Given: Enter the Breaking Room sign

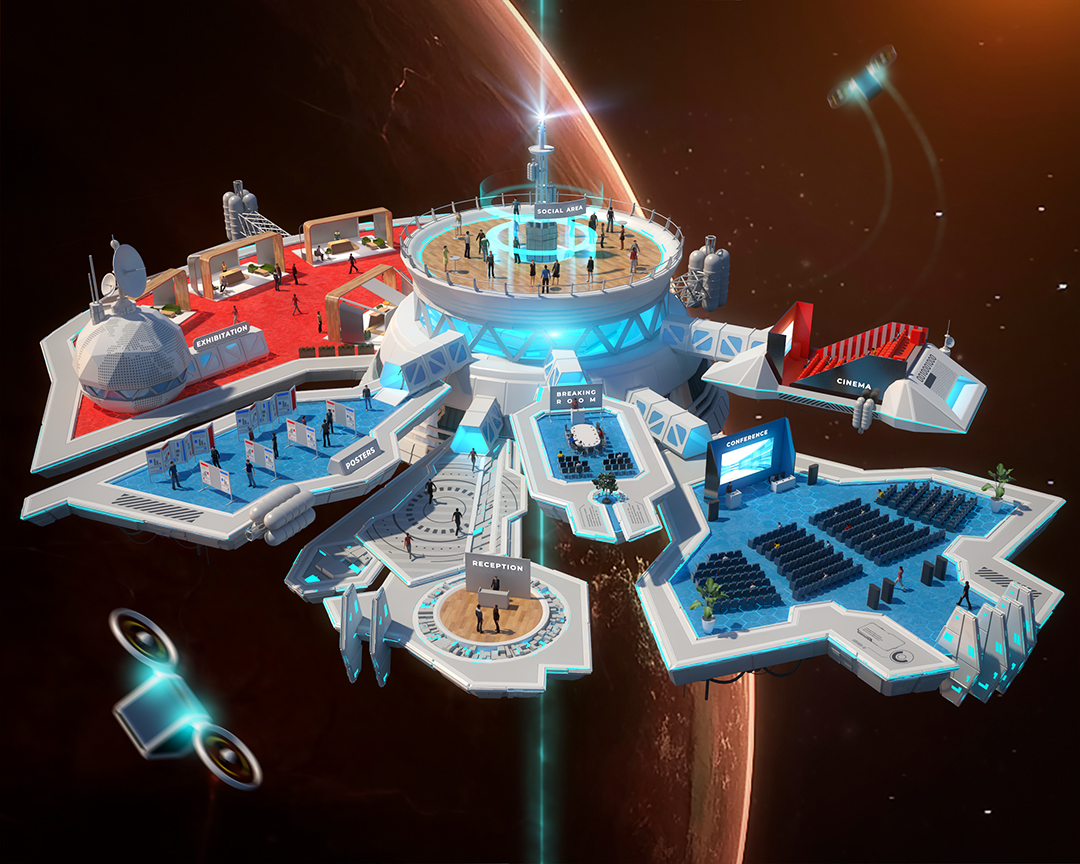Looking at the screenshot, I should 575,396.
